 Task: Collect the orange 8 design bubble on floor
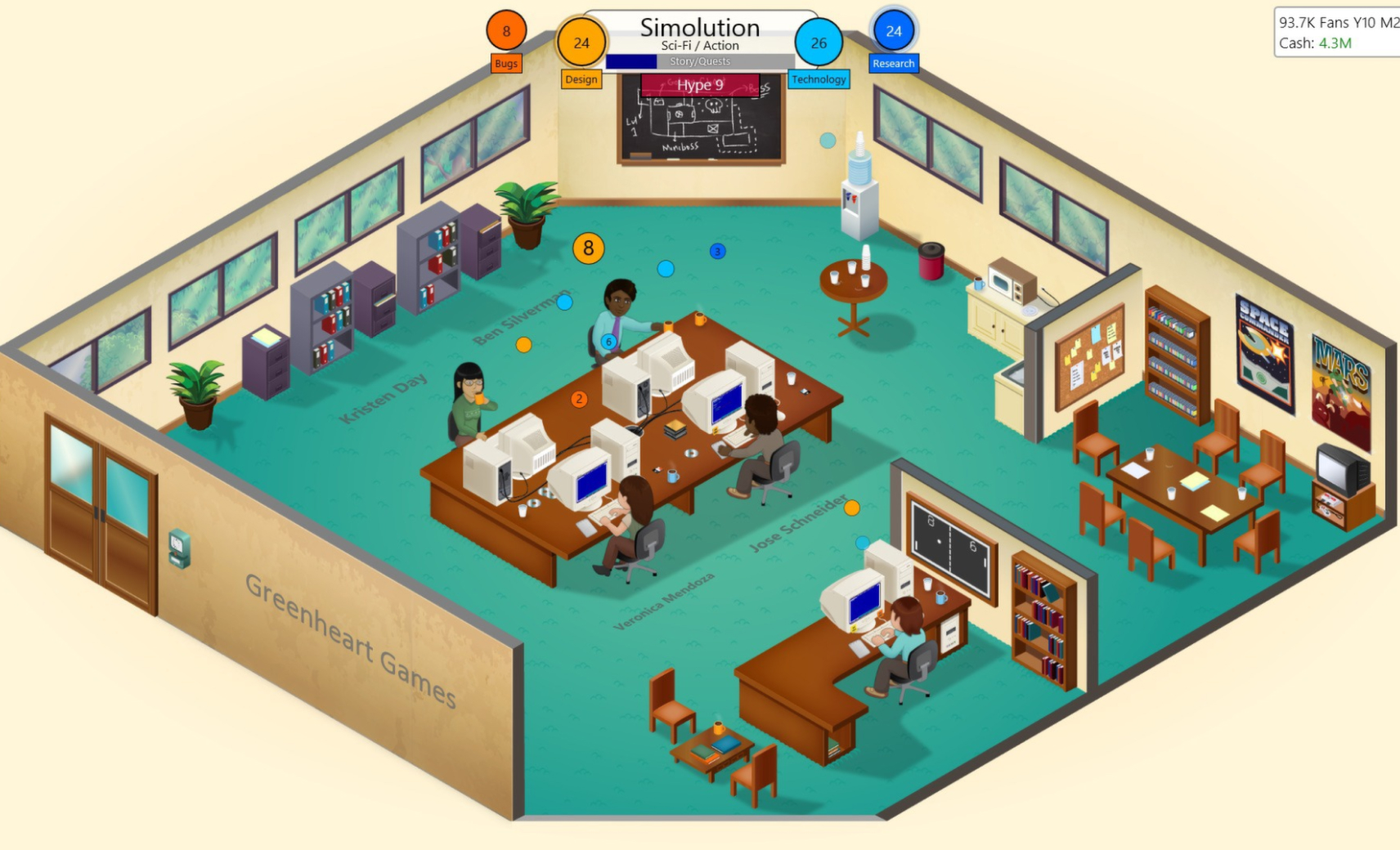pyautogui.click(x=588, y=248)
